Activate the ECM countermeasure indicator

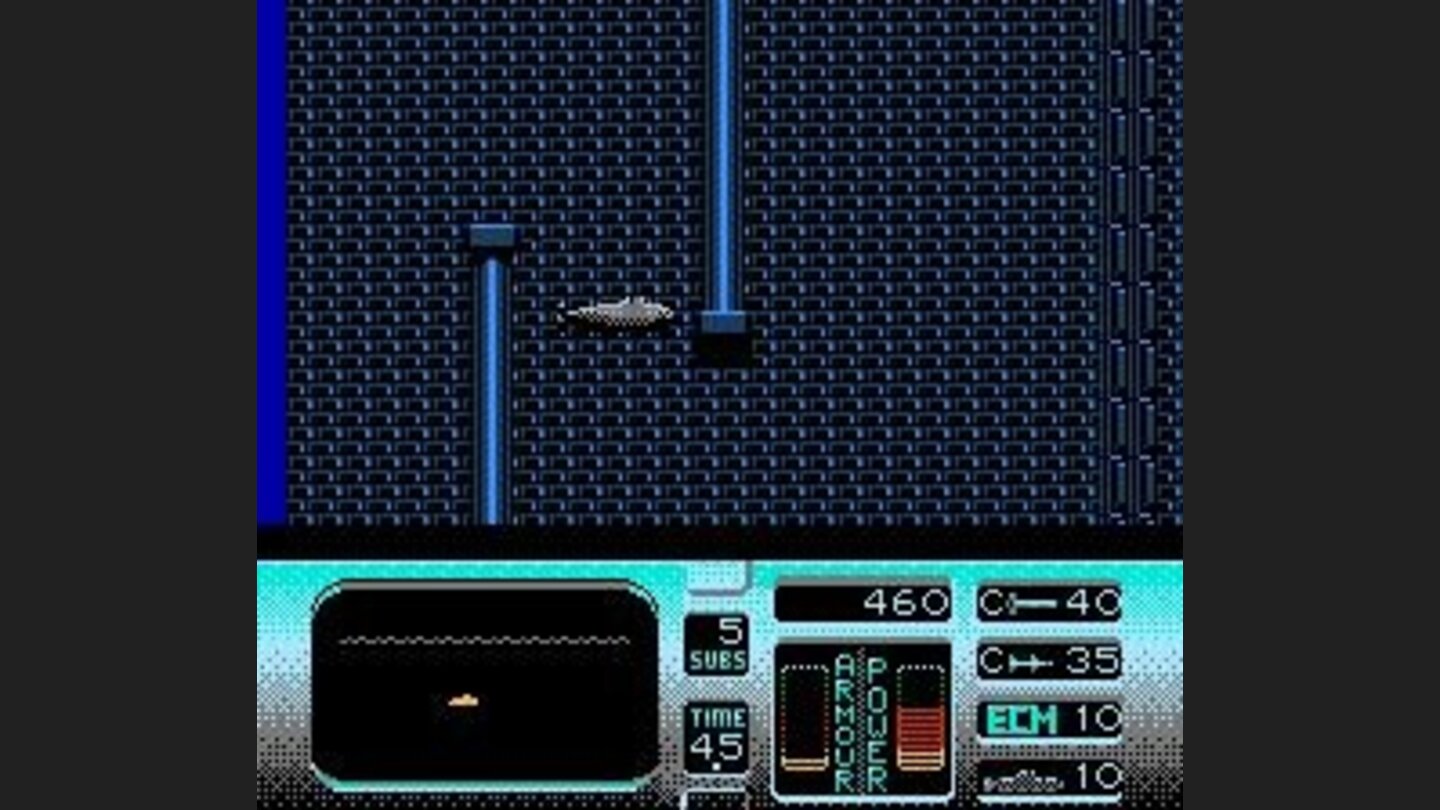tap(1048, 719)
